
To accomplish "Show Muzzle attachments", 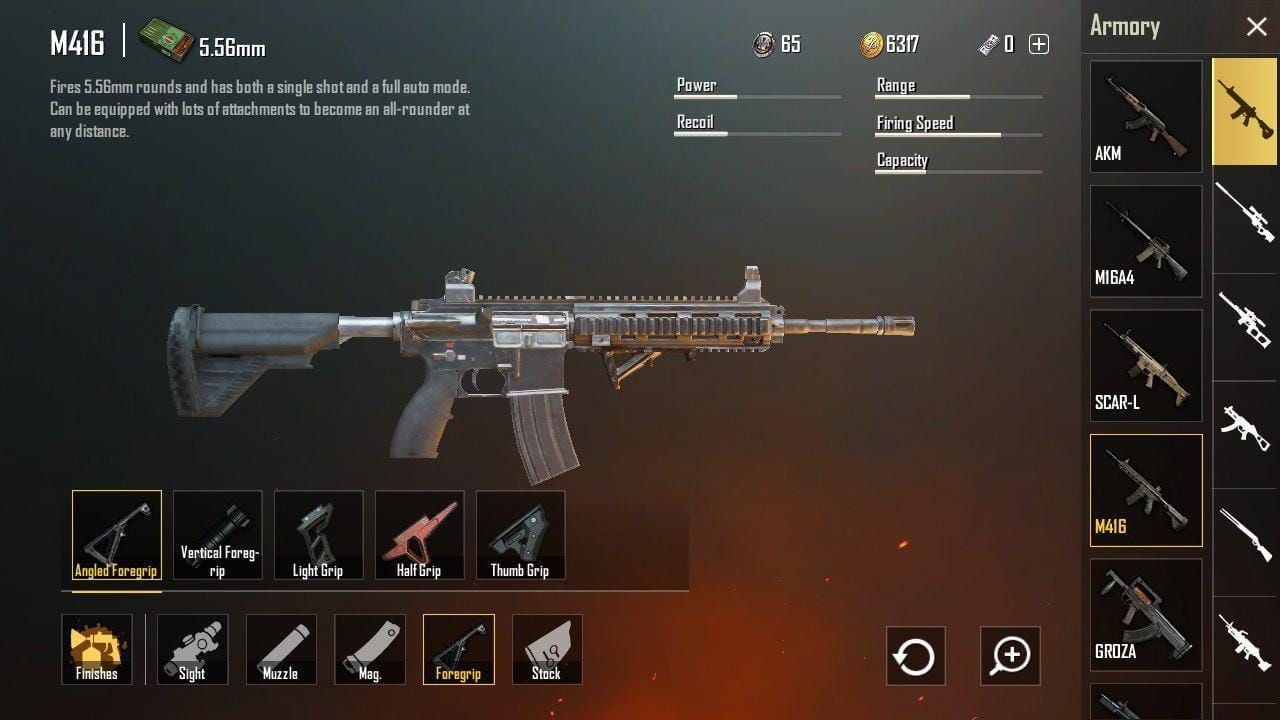I will 281,649.
